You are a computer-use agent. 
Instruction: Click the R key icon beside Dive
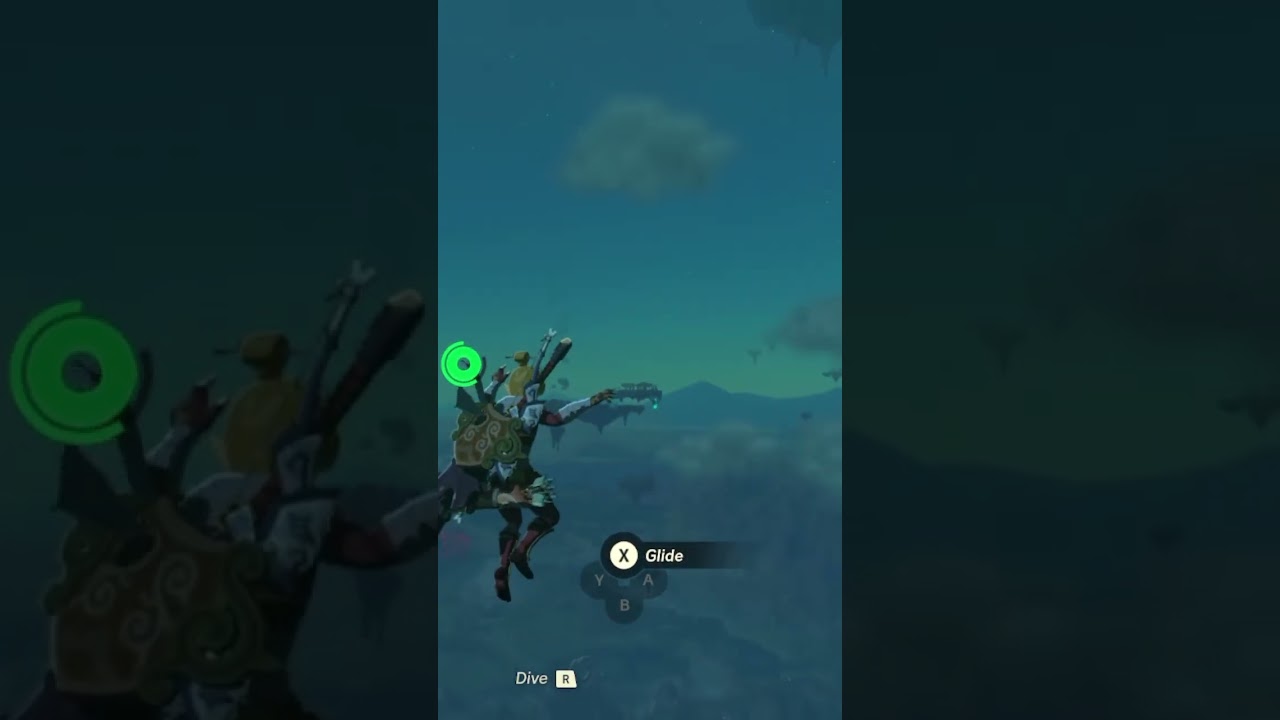566,678
